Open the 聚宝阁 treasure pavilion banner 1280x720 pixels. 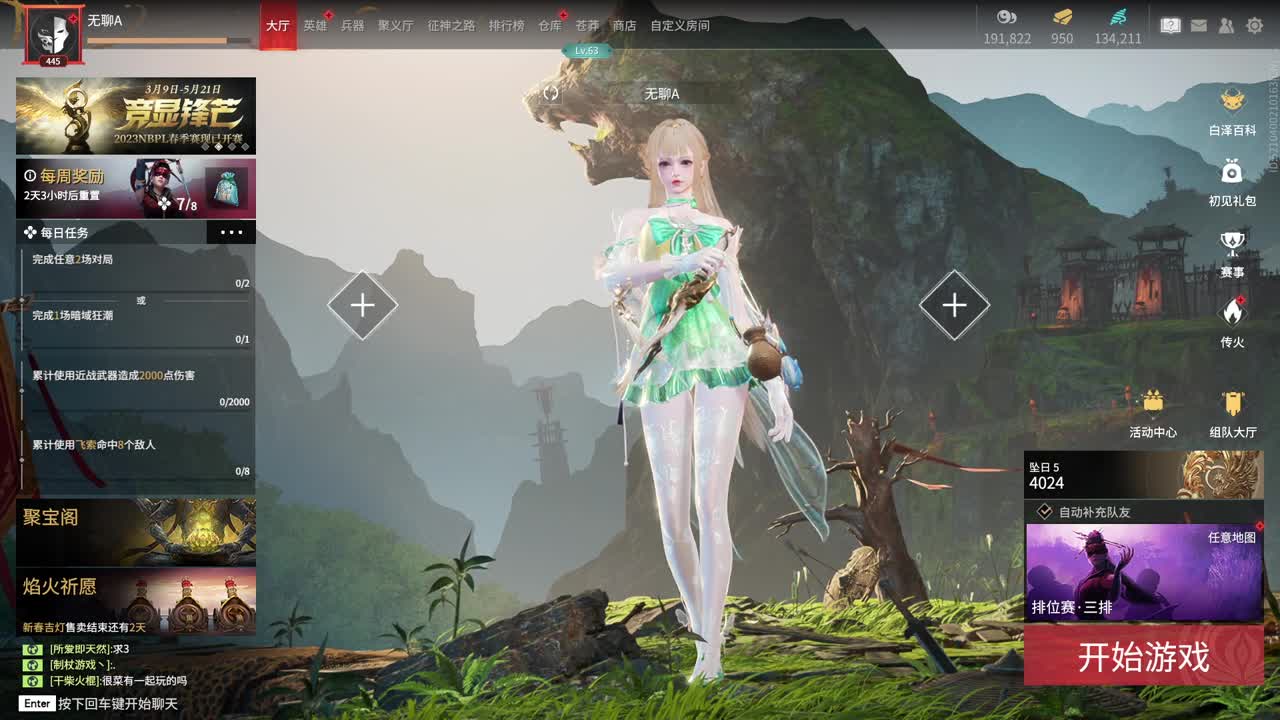135,532
